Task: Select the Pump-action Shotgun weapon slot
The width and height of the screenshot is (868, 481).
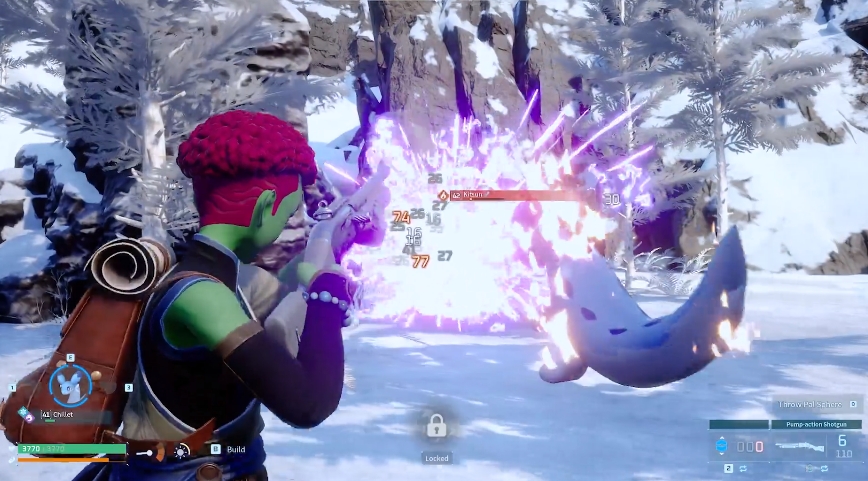Action: coord(815,445)
